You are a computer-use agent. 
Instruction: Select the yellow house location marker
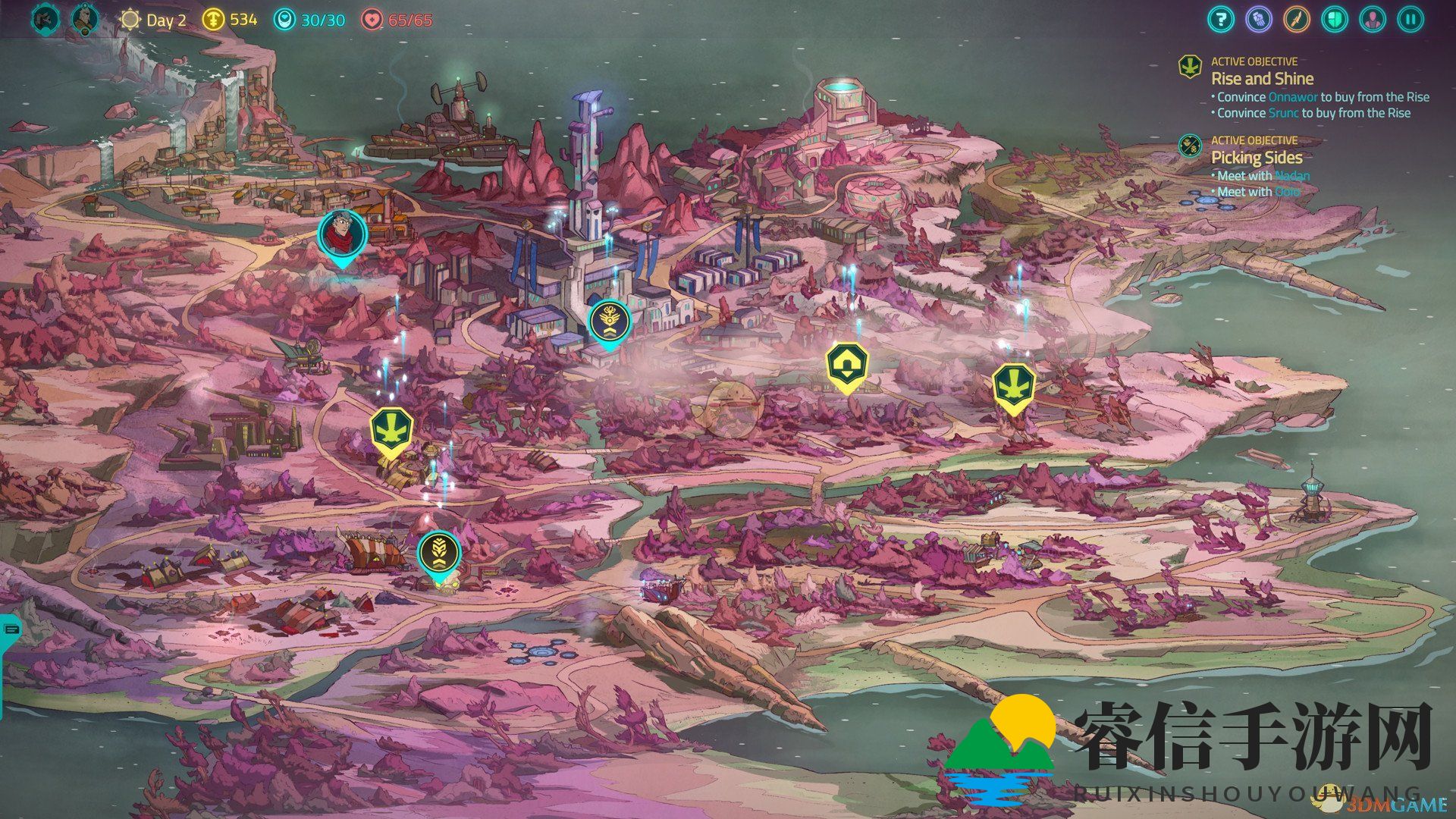point(846,366)
